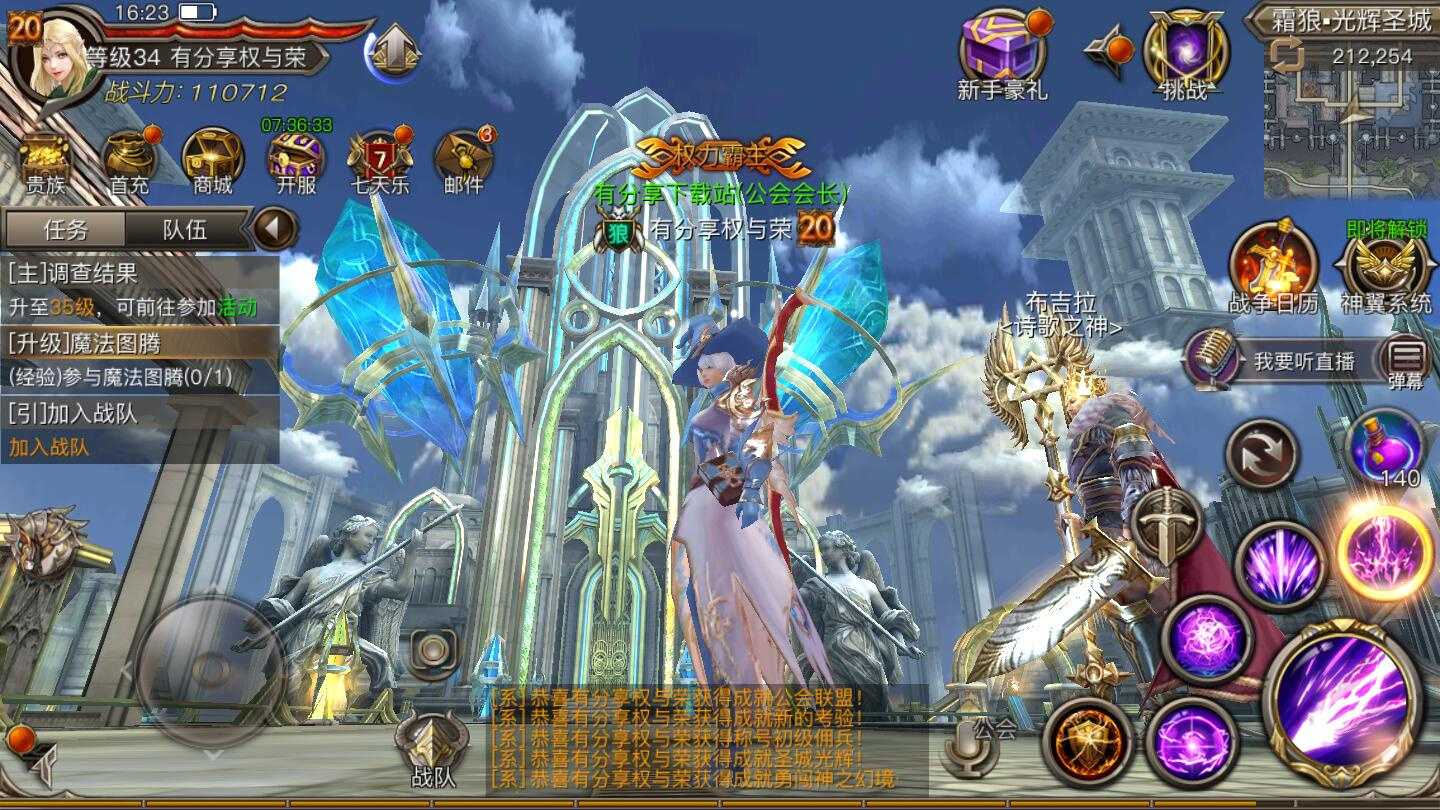
Task: Switch to the 队伍 team tab
Action: point(185,229)
